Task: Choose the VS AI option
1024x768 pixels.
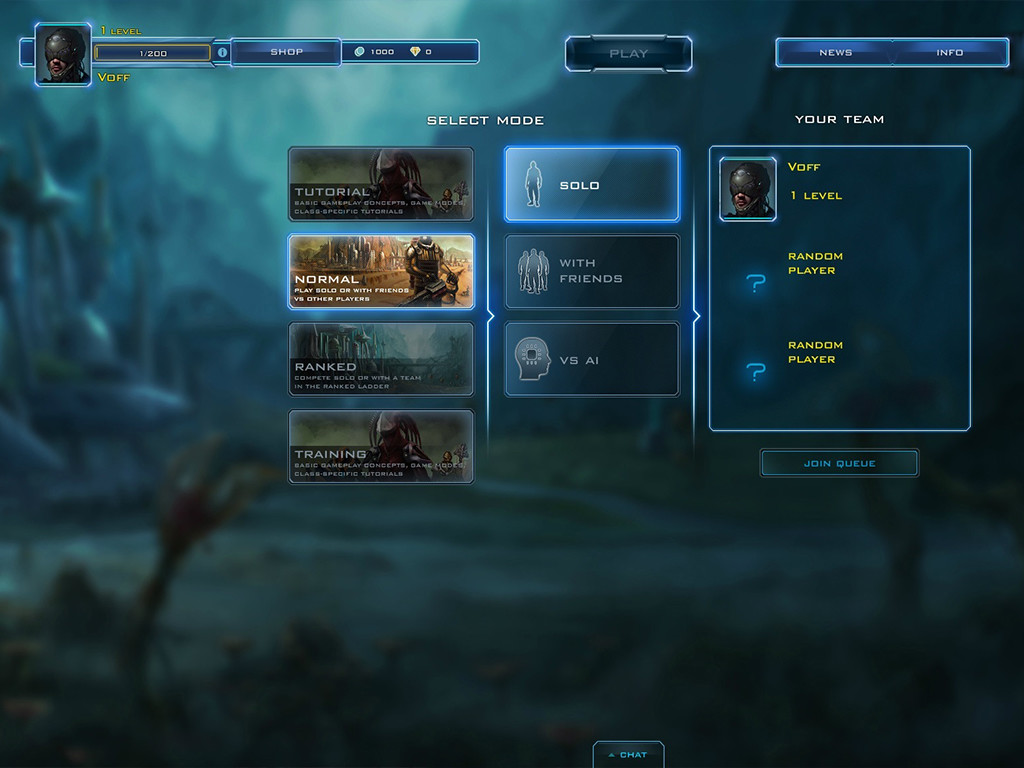Action: (x=592, y=359)
